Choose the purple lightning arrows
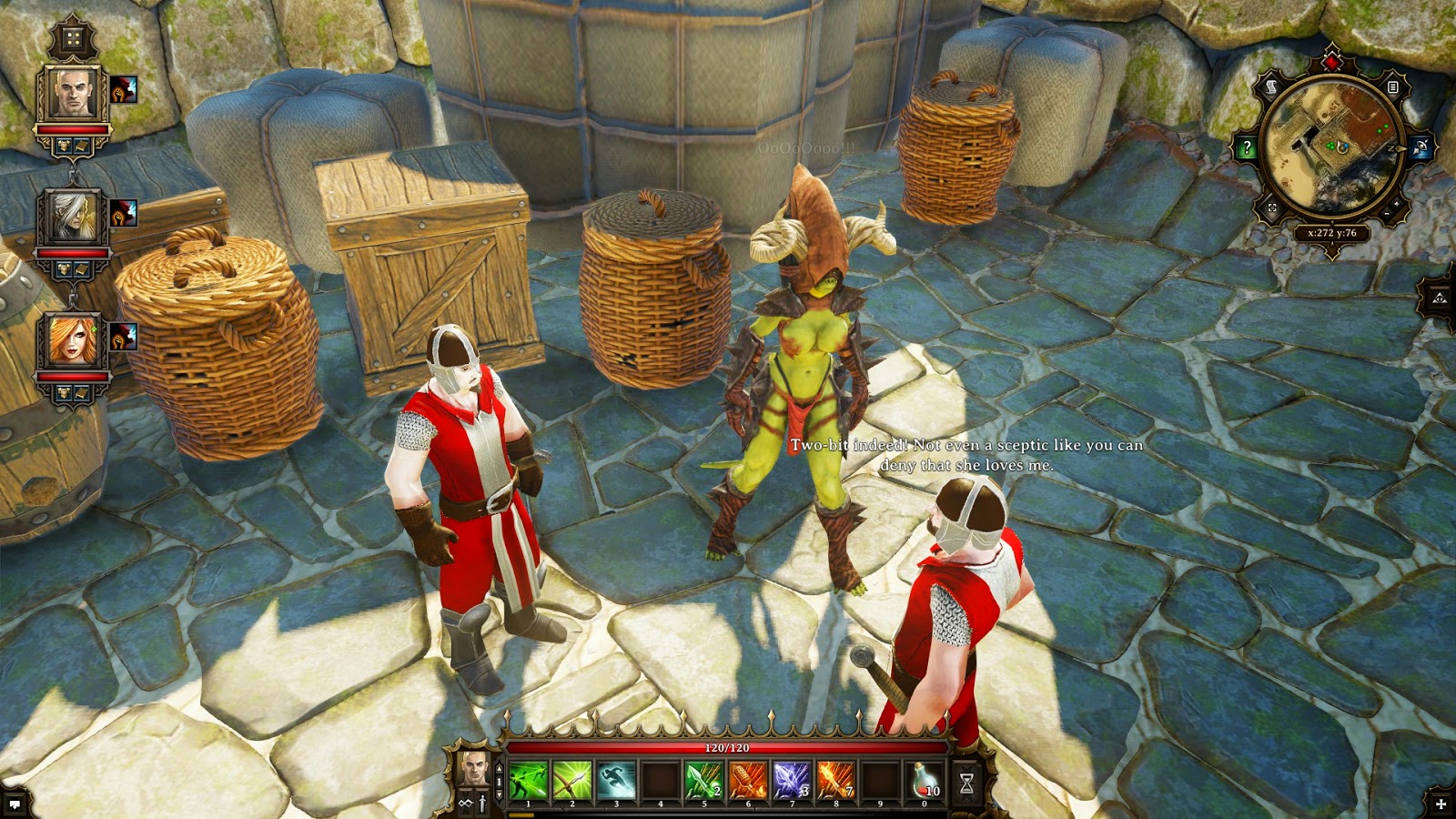 (792, 780)
